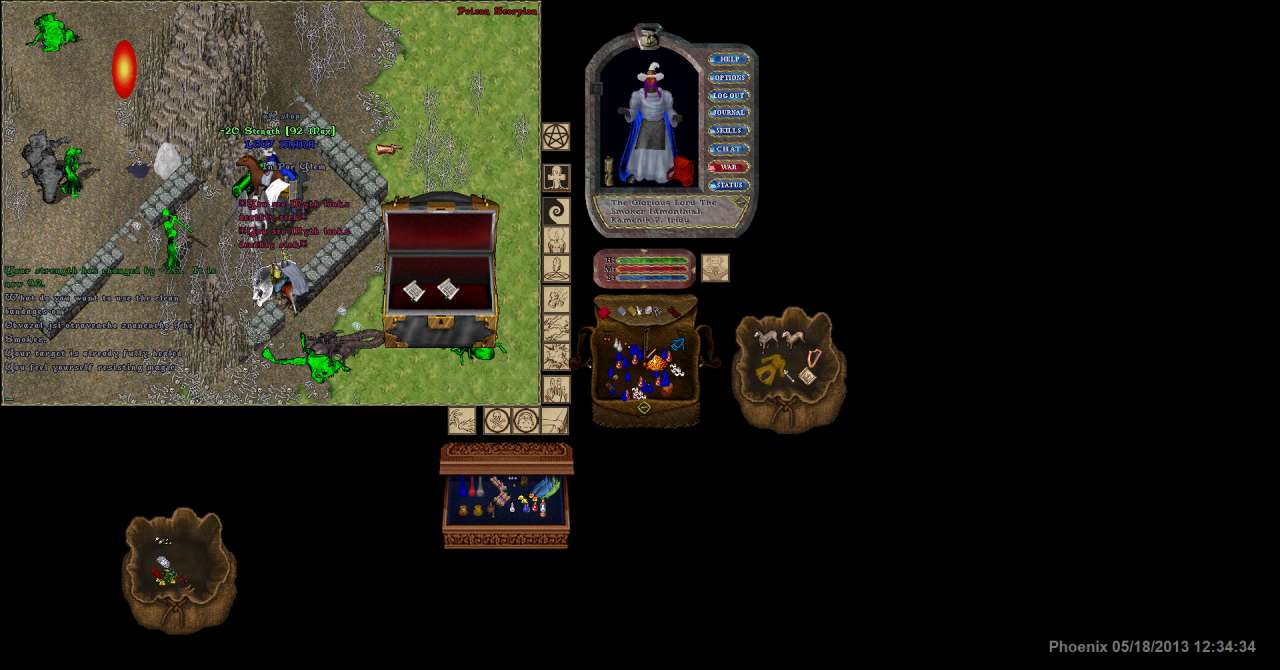Select the right scroll in the metal chest
The width and height of the screenshot is (1280, 670).
[447, 290]
